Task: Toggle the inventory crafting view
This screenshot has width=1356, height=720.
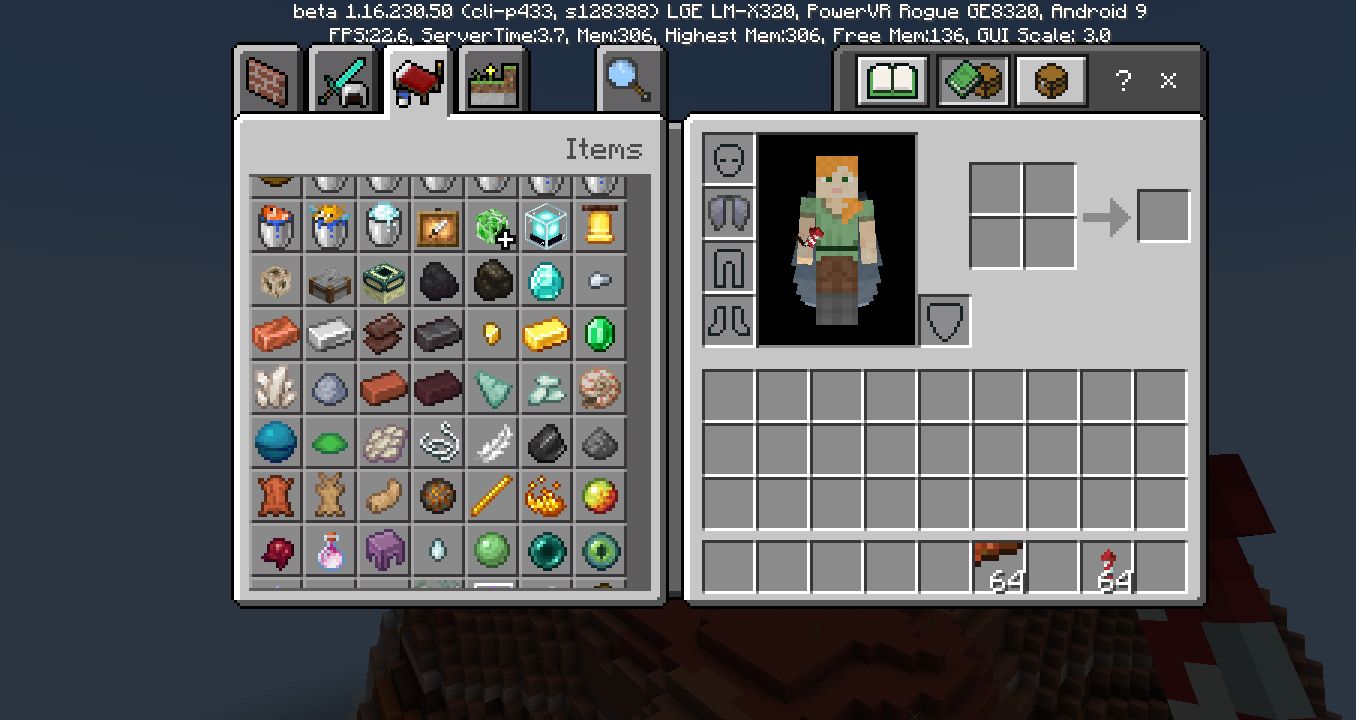Action: tap(1051, 81)
